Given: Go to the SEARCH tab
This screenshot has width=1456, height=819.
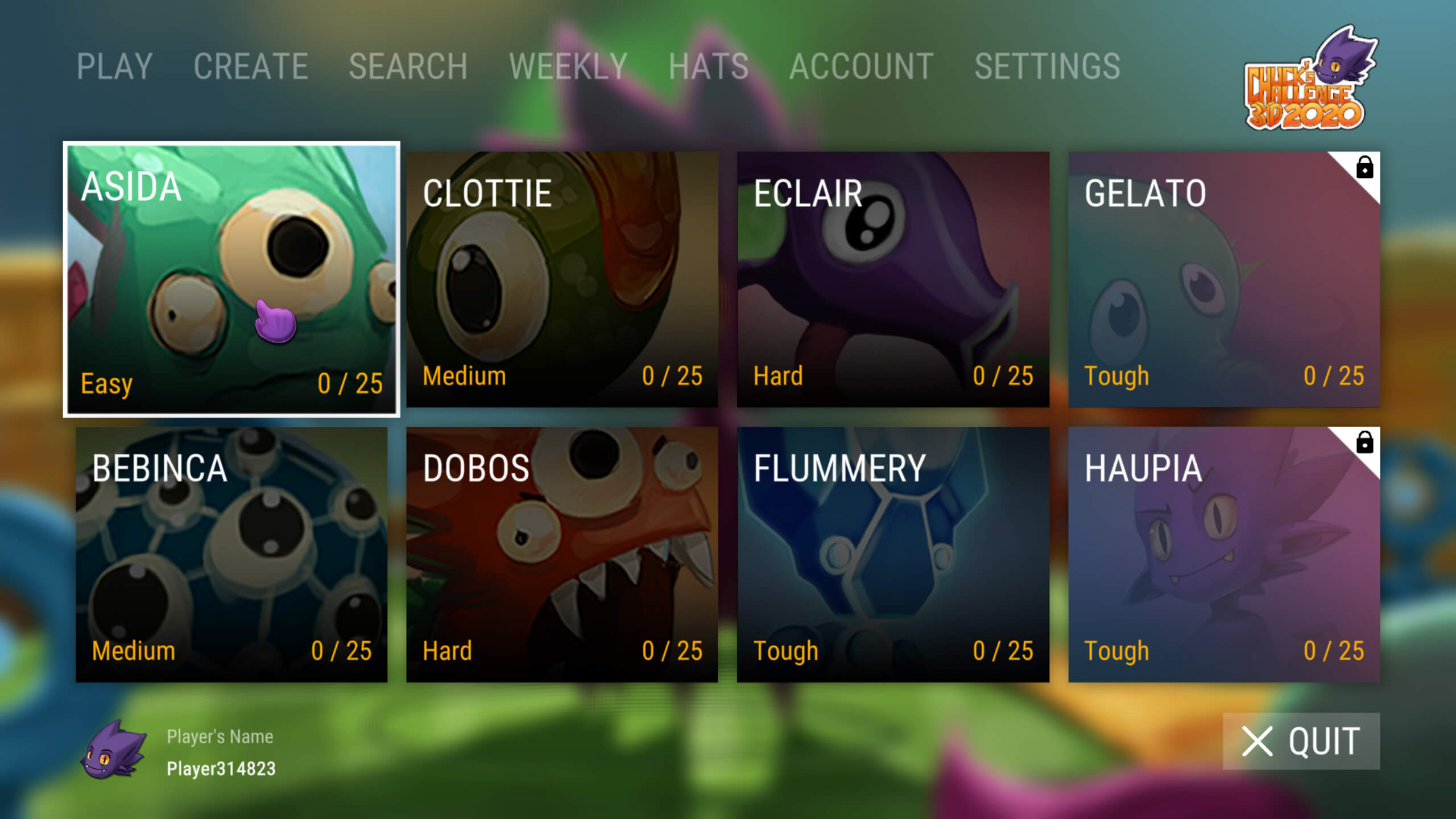Looking at the screenshot, I should 408,67.
